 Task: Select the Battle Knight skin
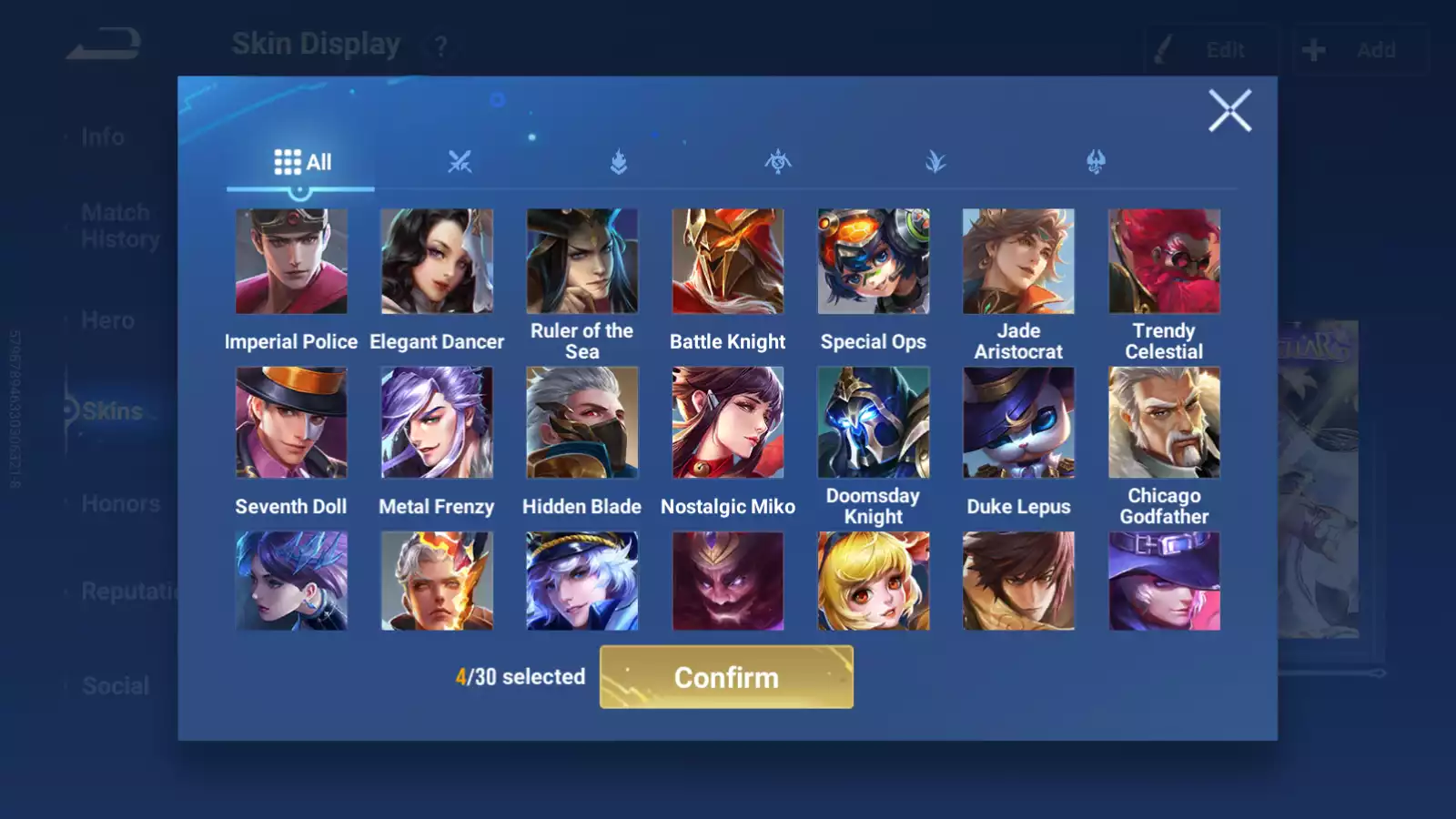click(x=728, y=262)
